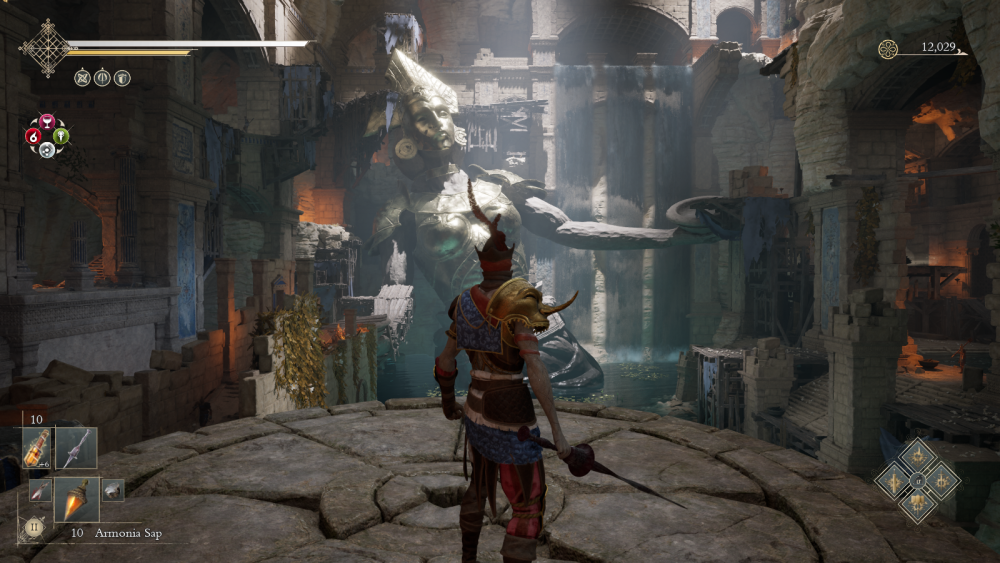Click the magenta goblet wheel icon
Screen dimensions: 1000x563
[47, 121]
